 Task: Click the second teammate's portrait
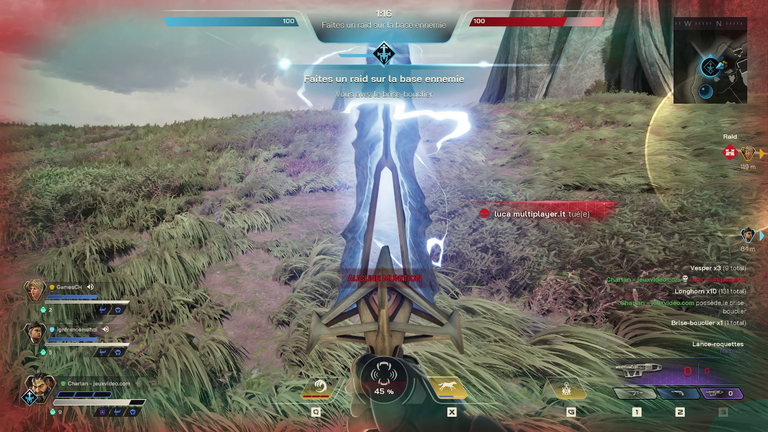35,331
